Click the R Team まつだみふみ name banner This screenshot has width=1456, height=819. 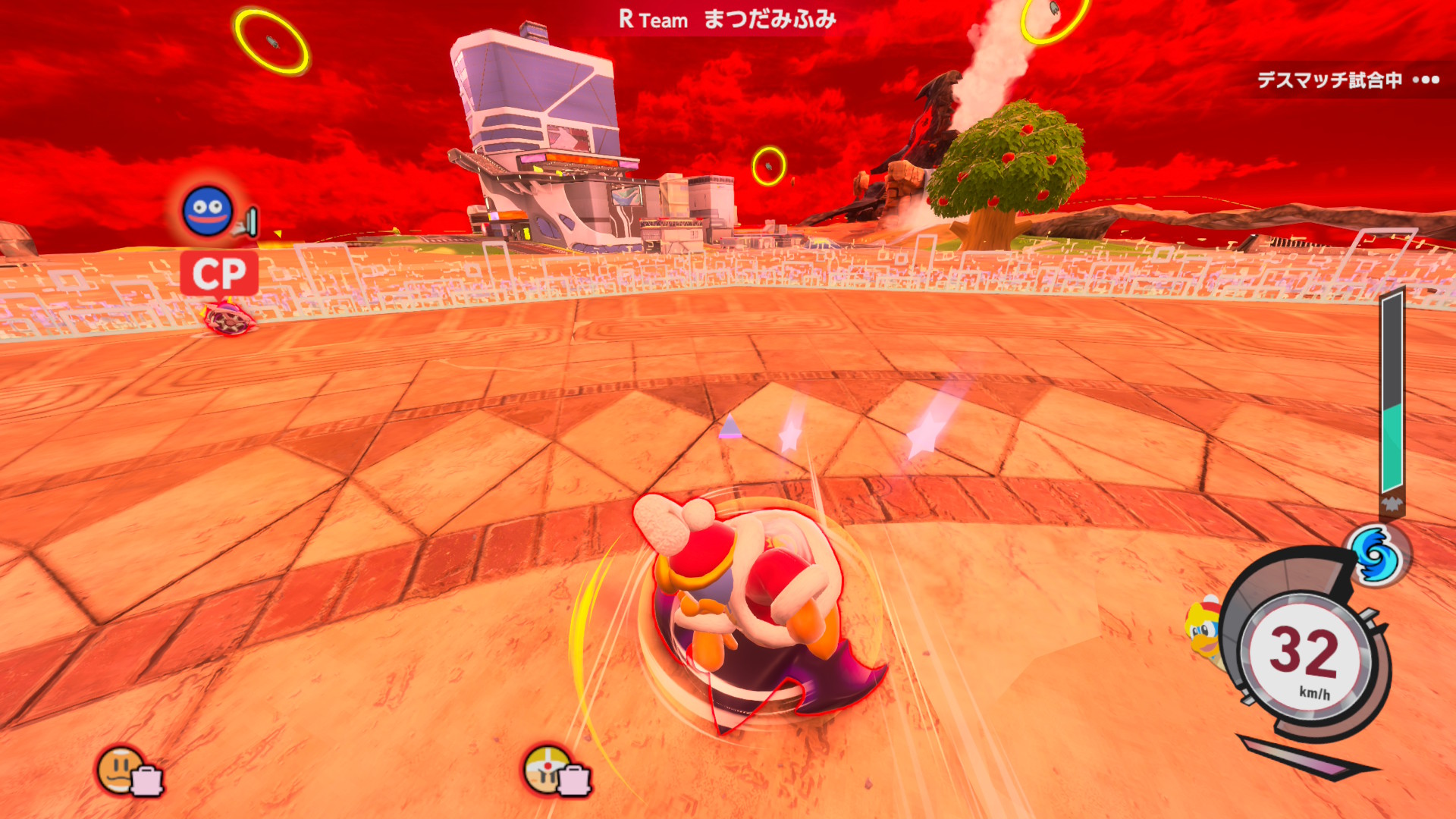727,19
